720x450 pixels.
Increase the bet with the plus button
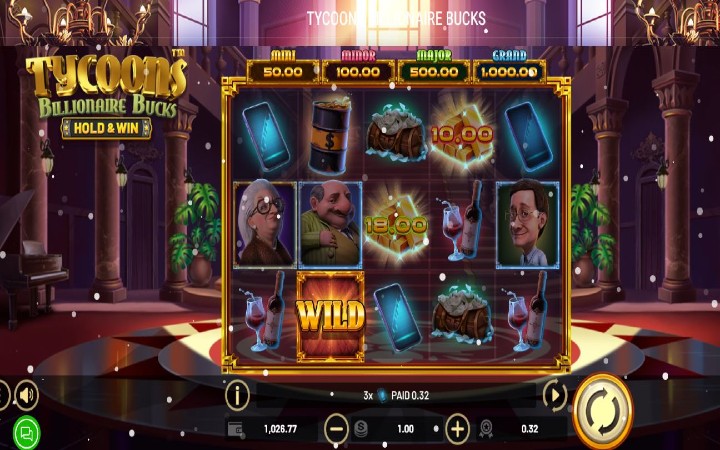457,429
